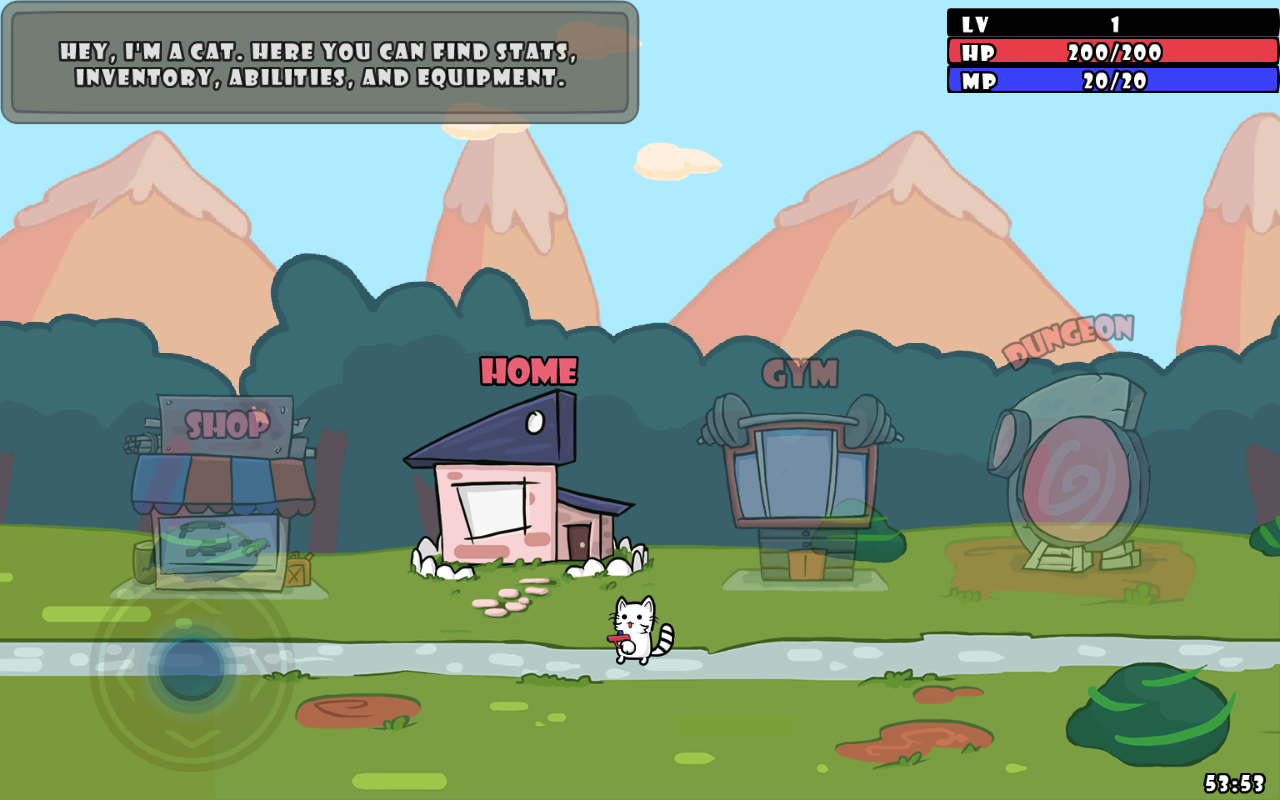Select the Home building label

pos(528,372)
